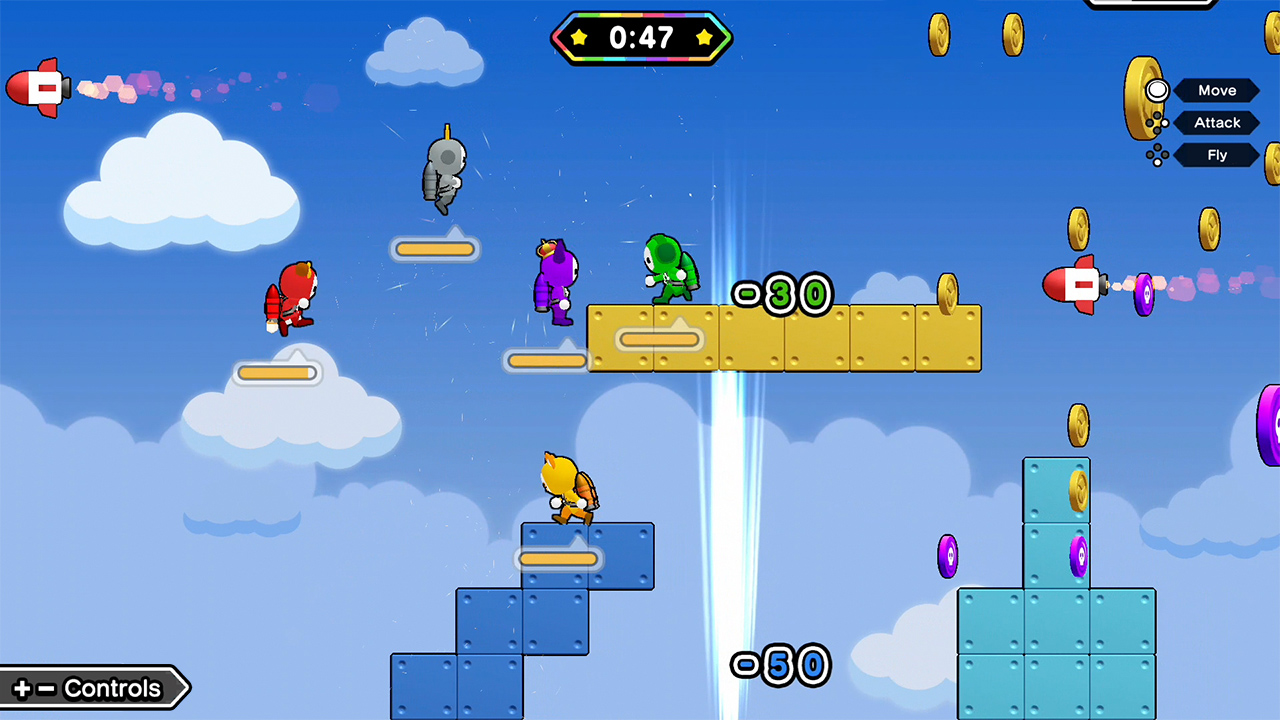Click the -50 score popup
This screenshot has width=1280, height=720.
pyautogui.click(x=780, y=666)
